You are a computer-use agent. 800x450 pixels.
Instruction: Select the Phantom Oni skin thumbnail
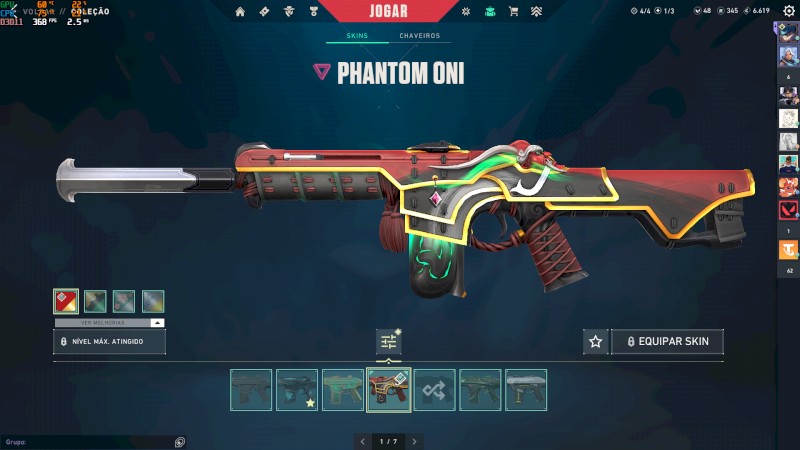click(x=389, y=390)
